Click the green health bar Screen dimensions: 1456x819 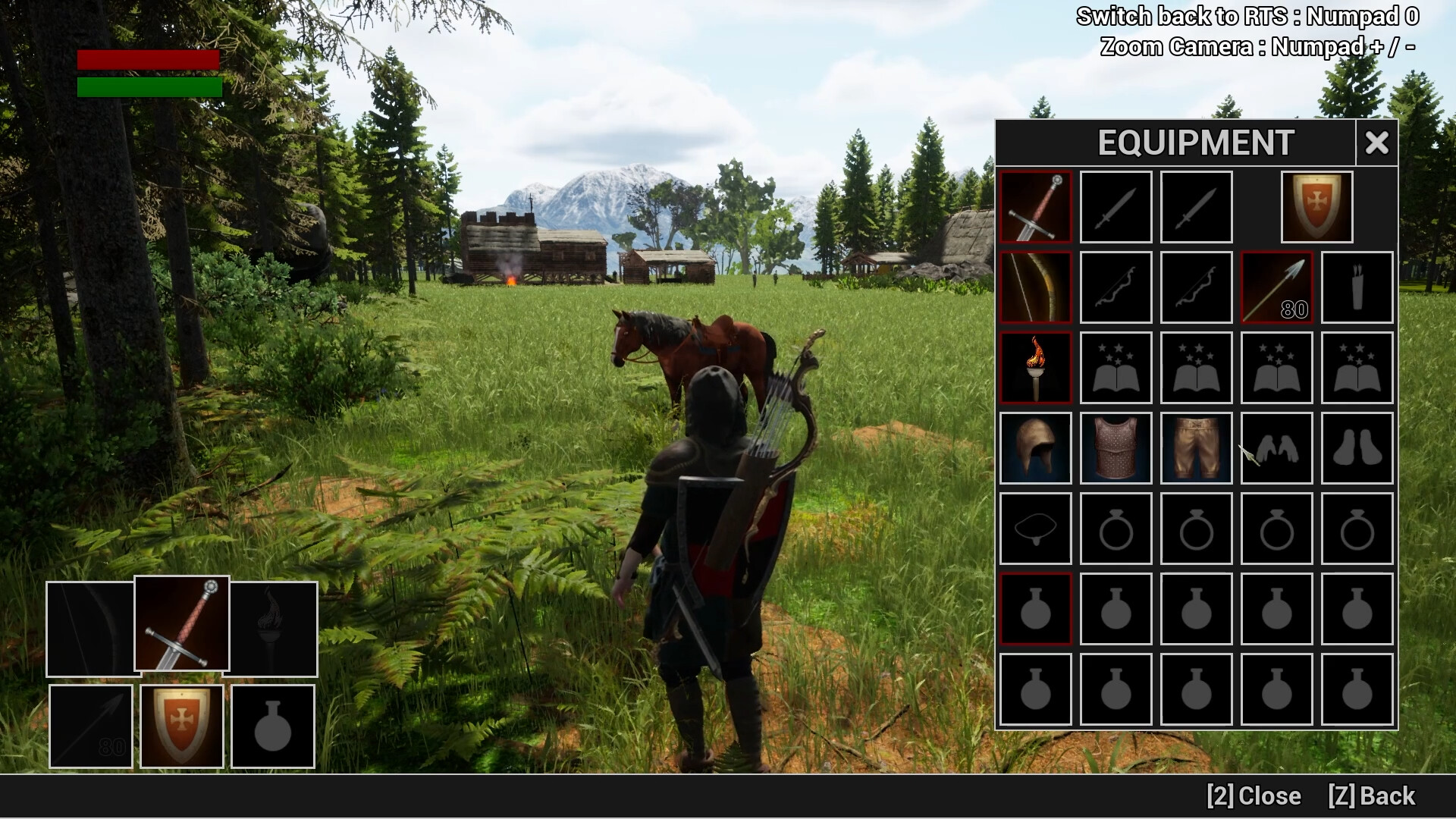tap(148, 86)
